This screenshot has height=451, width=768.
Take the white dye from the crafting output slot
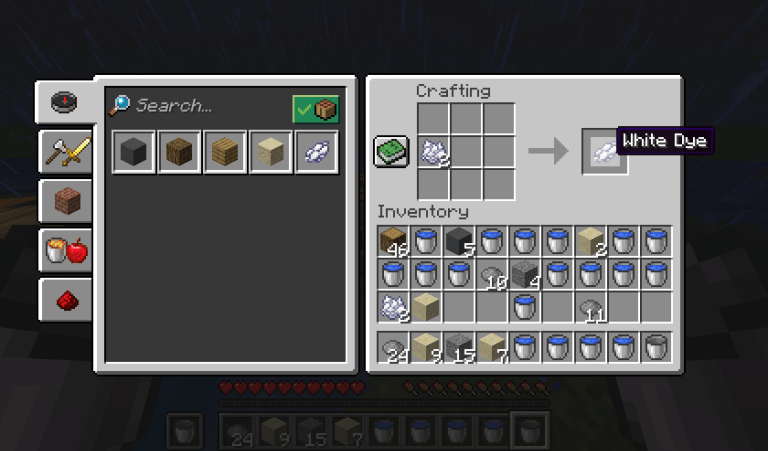[605, 152]
